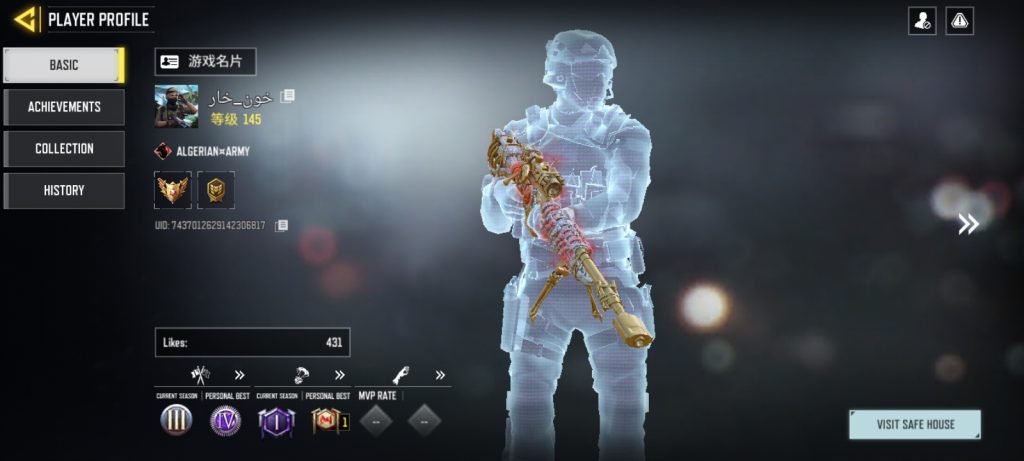1024x461 pixels.
Task: Expand battle royale stats beside parachute icon
Action: [x=340, y=376]
